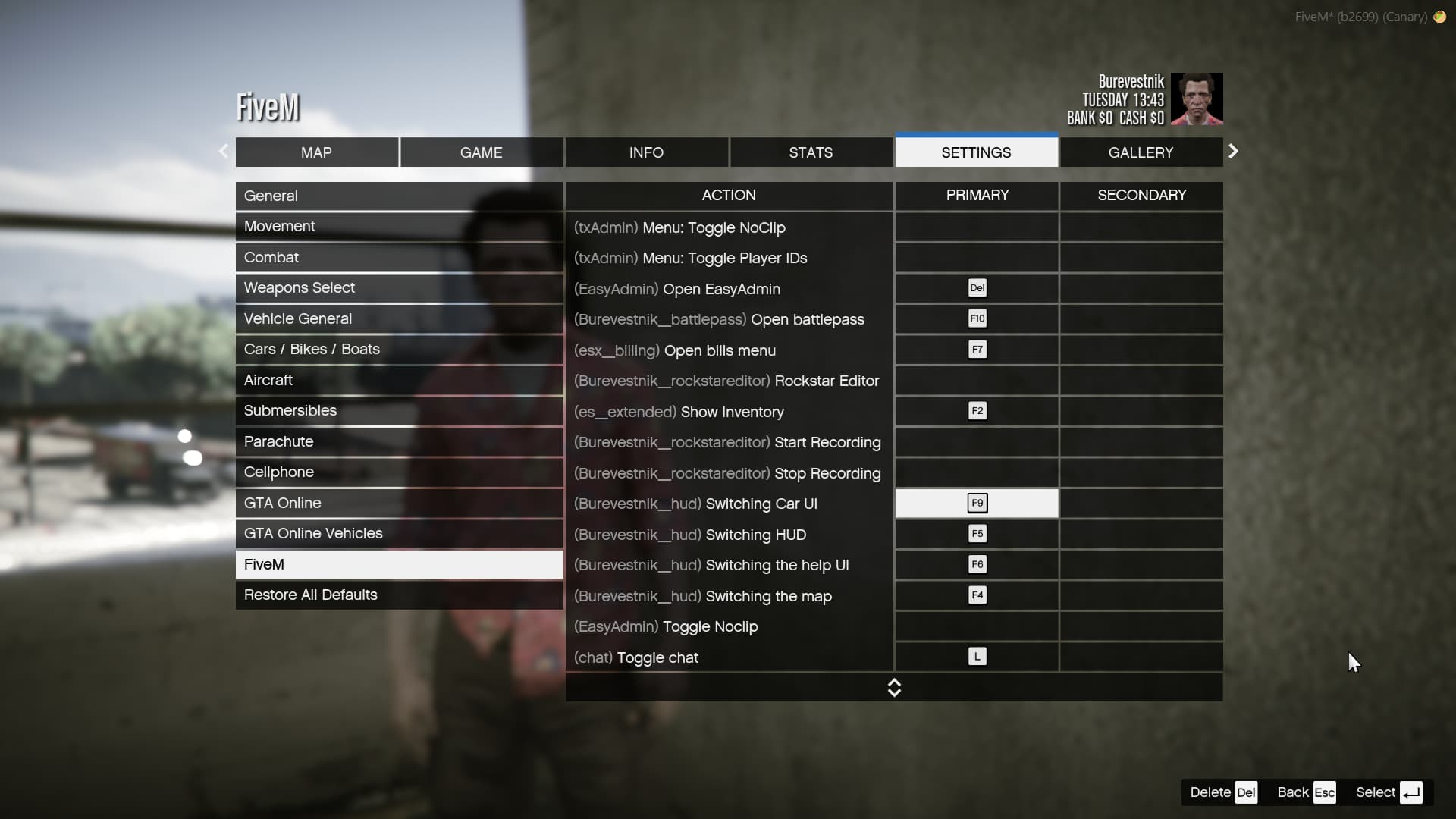
Task: Click the Burevestnik player avatar portrait
Action: [x=1198, y=99]
